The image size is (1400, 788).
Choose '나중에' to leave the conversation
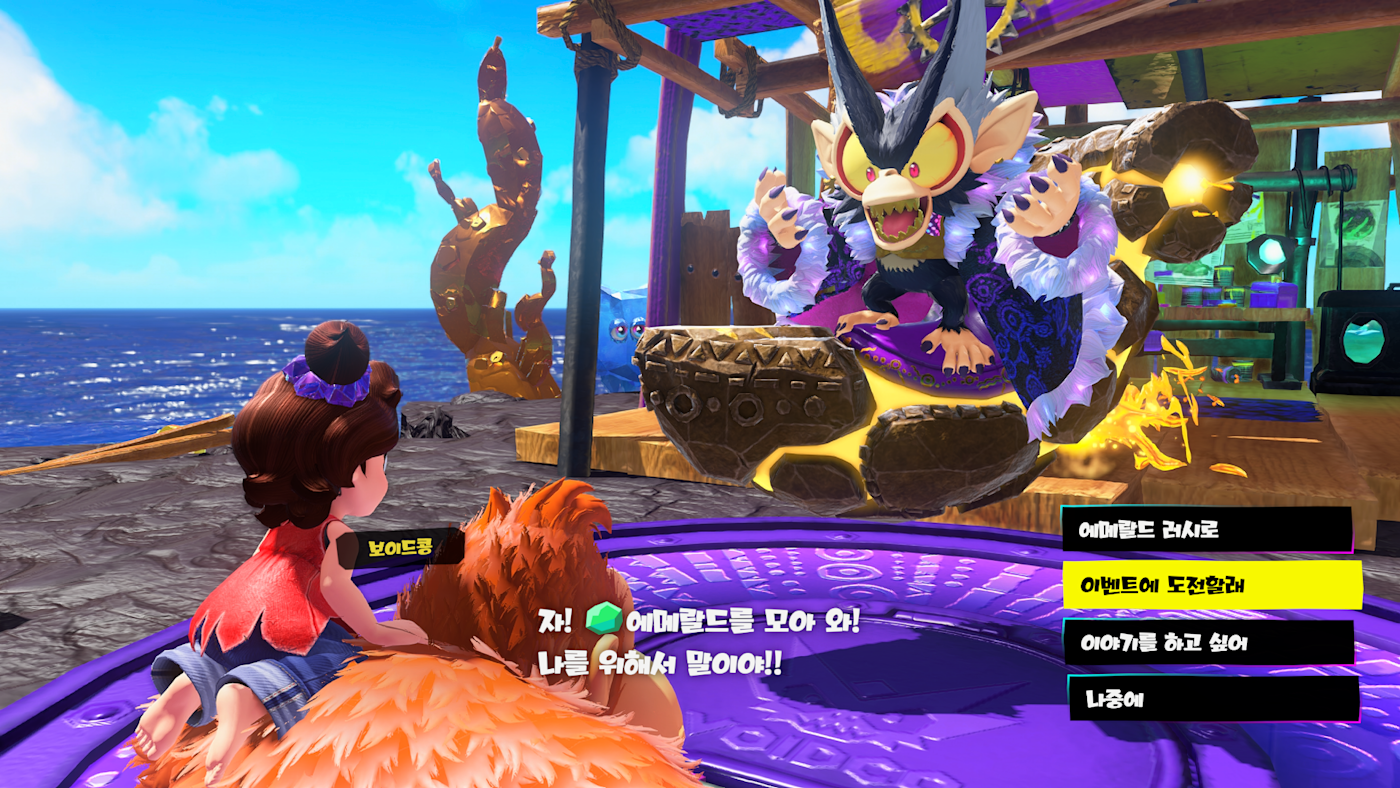[x=1212, y=698]
